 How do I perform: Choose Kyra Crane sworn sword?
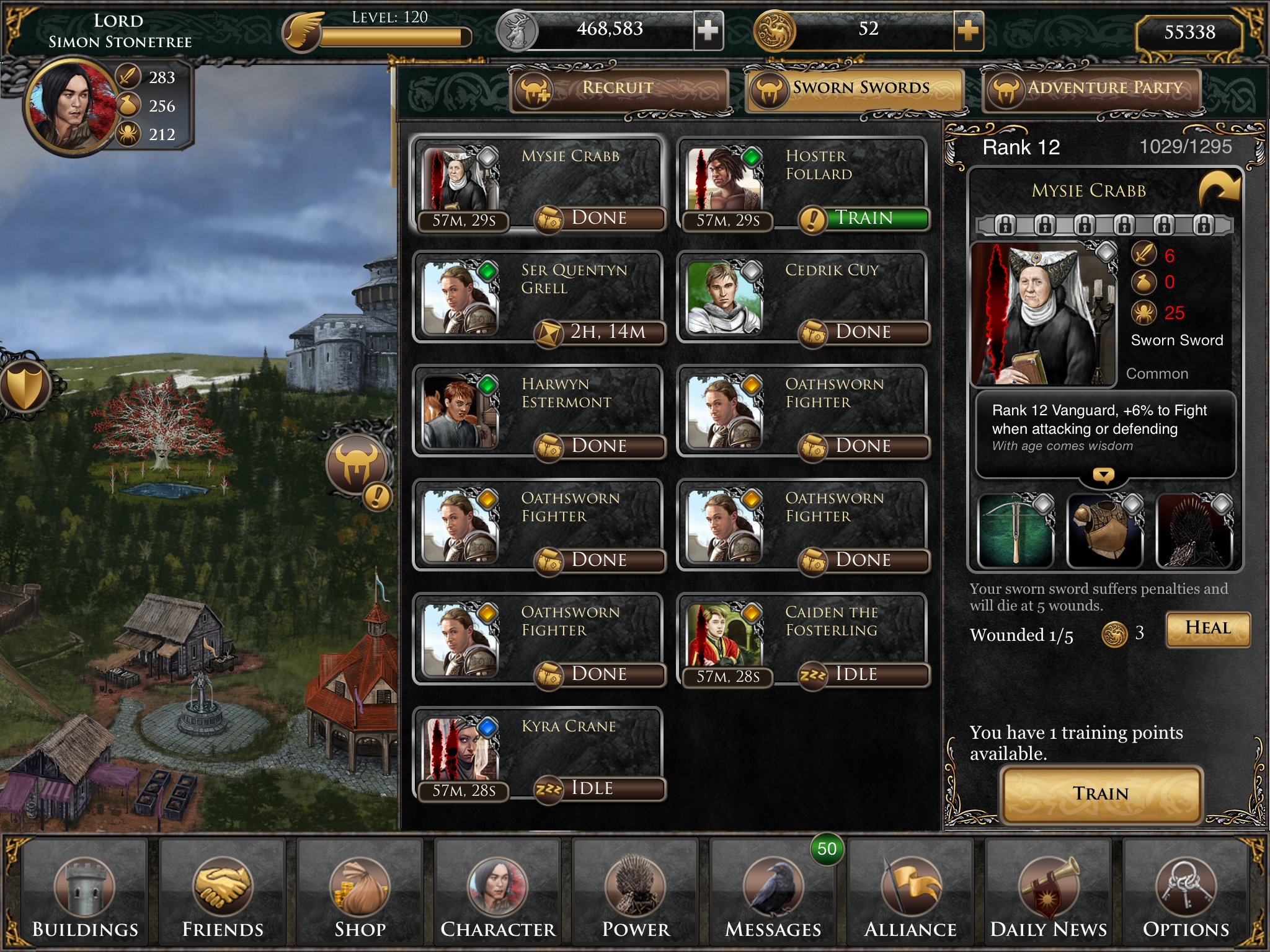(538, 752)
